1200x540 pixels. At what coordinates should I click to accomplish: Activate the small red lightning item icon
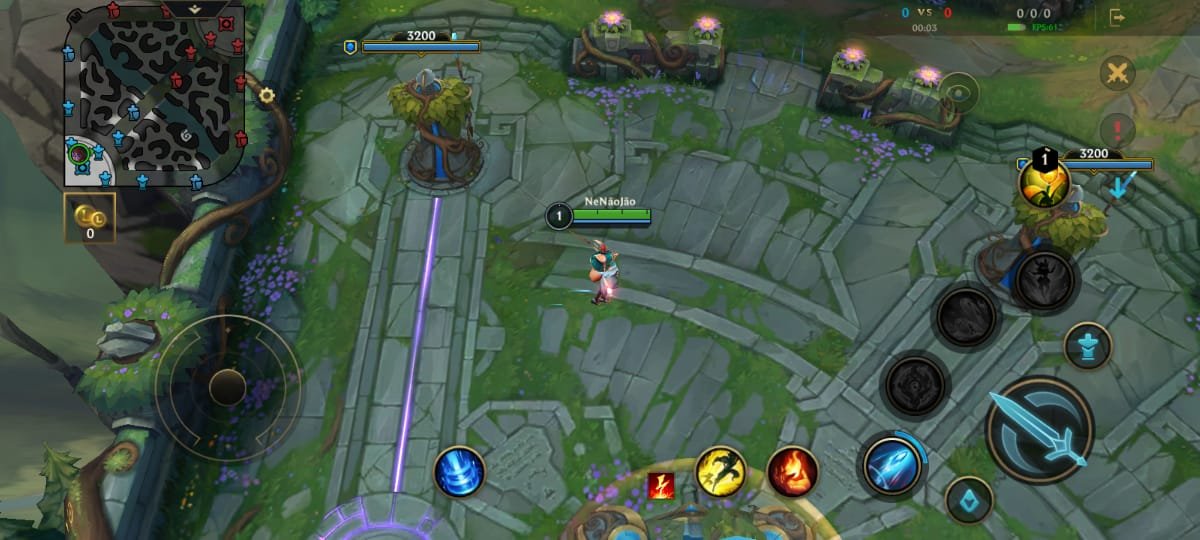coord(661,485)
